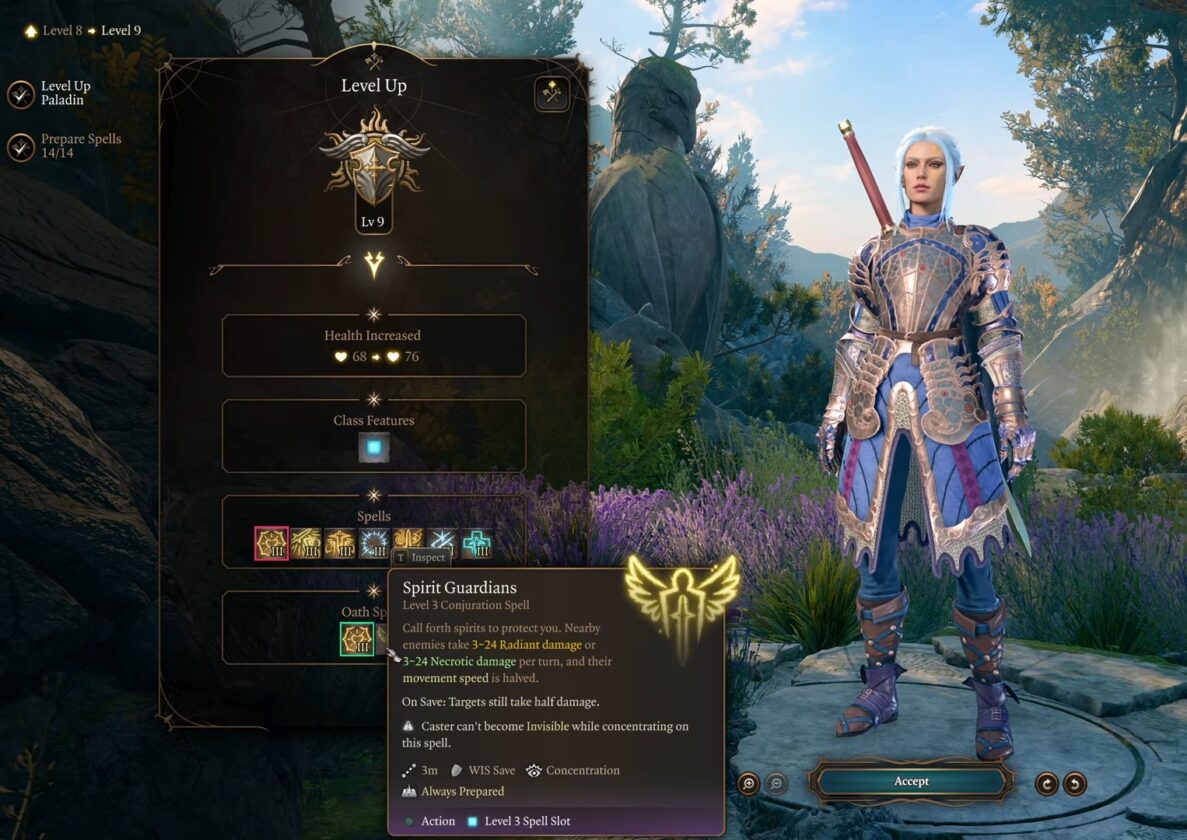Select the blue class feature icon
This screenshot has width=1187, height=840.
(x=374, y=447)
